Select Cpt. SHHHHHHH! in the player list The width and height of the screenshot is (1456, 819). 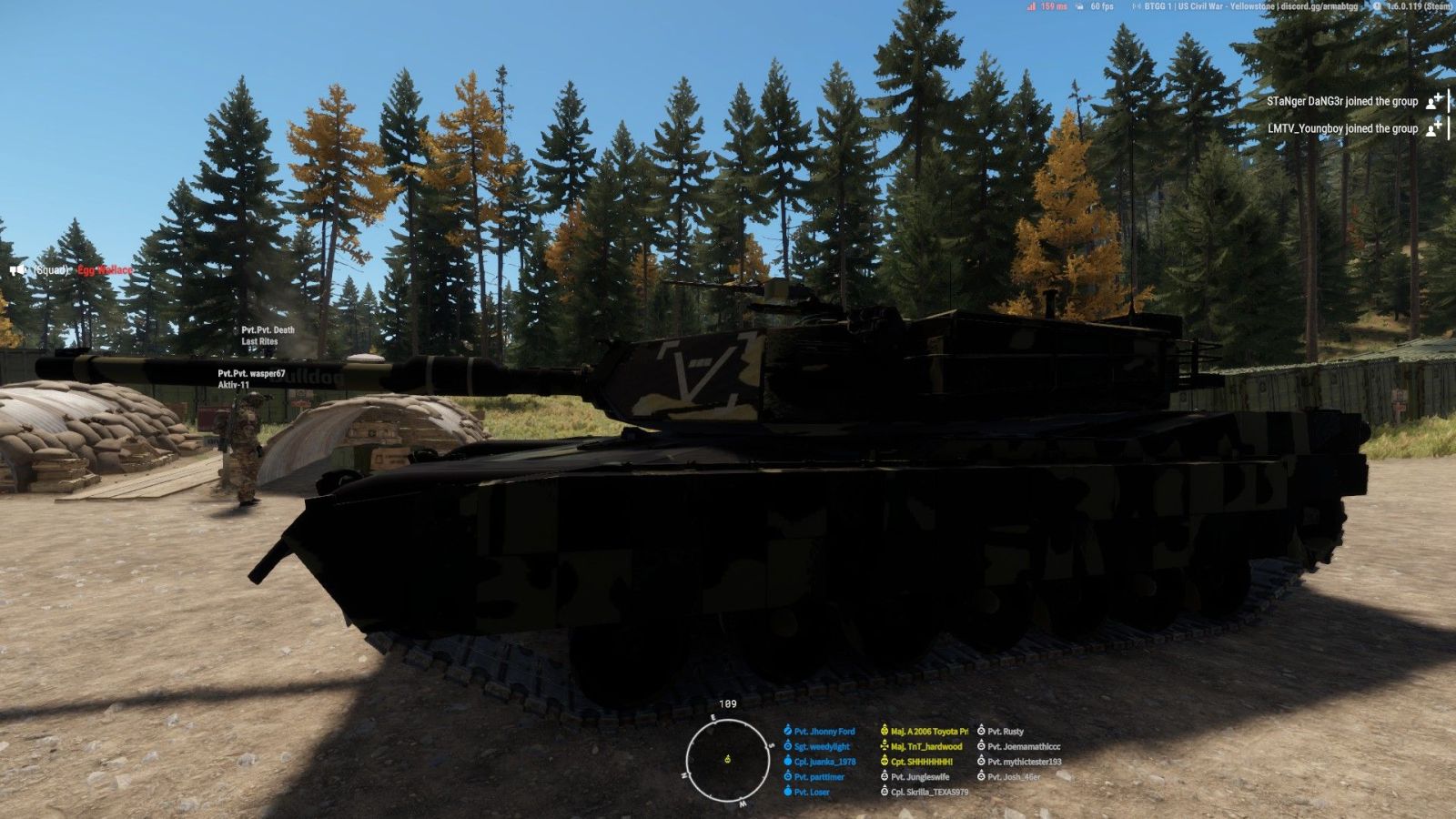(921, 762)
